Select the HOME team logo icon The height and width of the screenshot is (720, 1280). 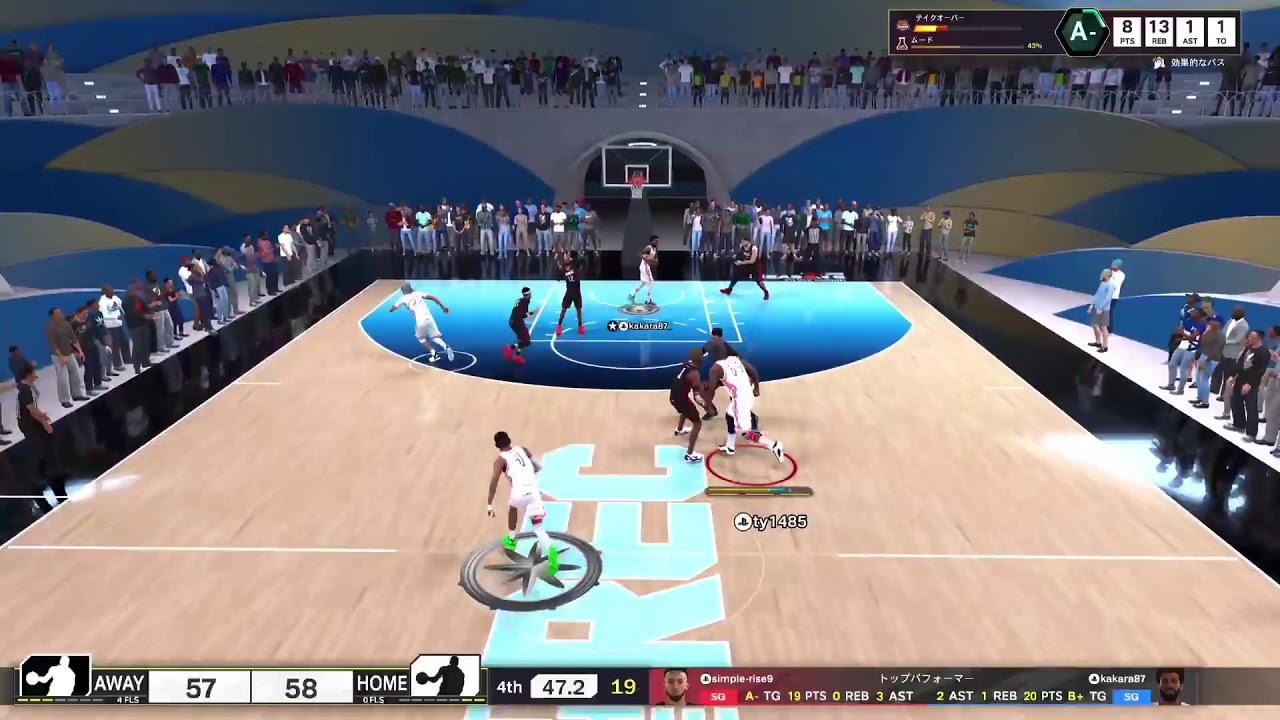point(446,678)
